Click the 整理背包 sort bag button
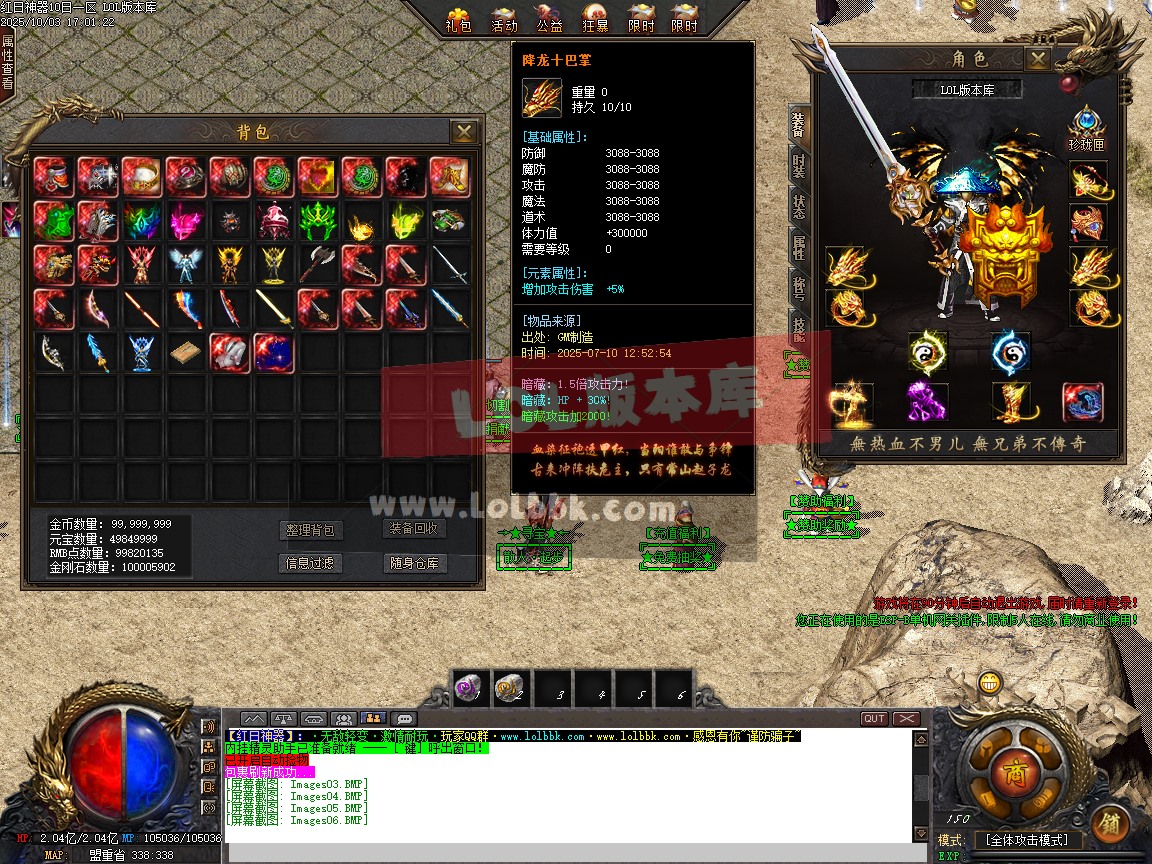Screen dimensions: 1152x864 click(310, 531)
